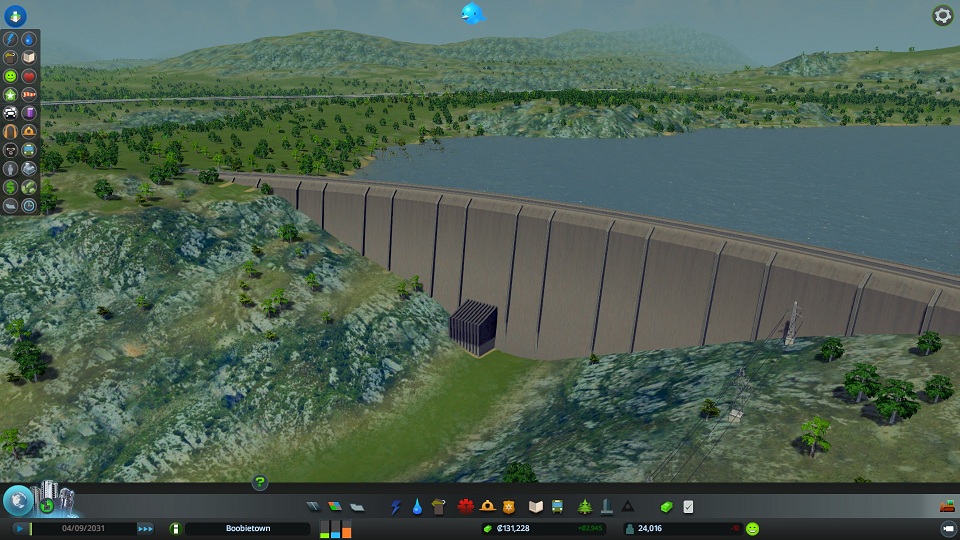The height and width of the screenshot is (540, 960).
Task: Open the Garbage services menu
Action: [437, 507]
